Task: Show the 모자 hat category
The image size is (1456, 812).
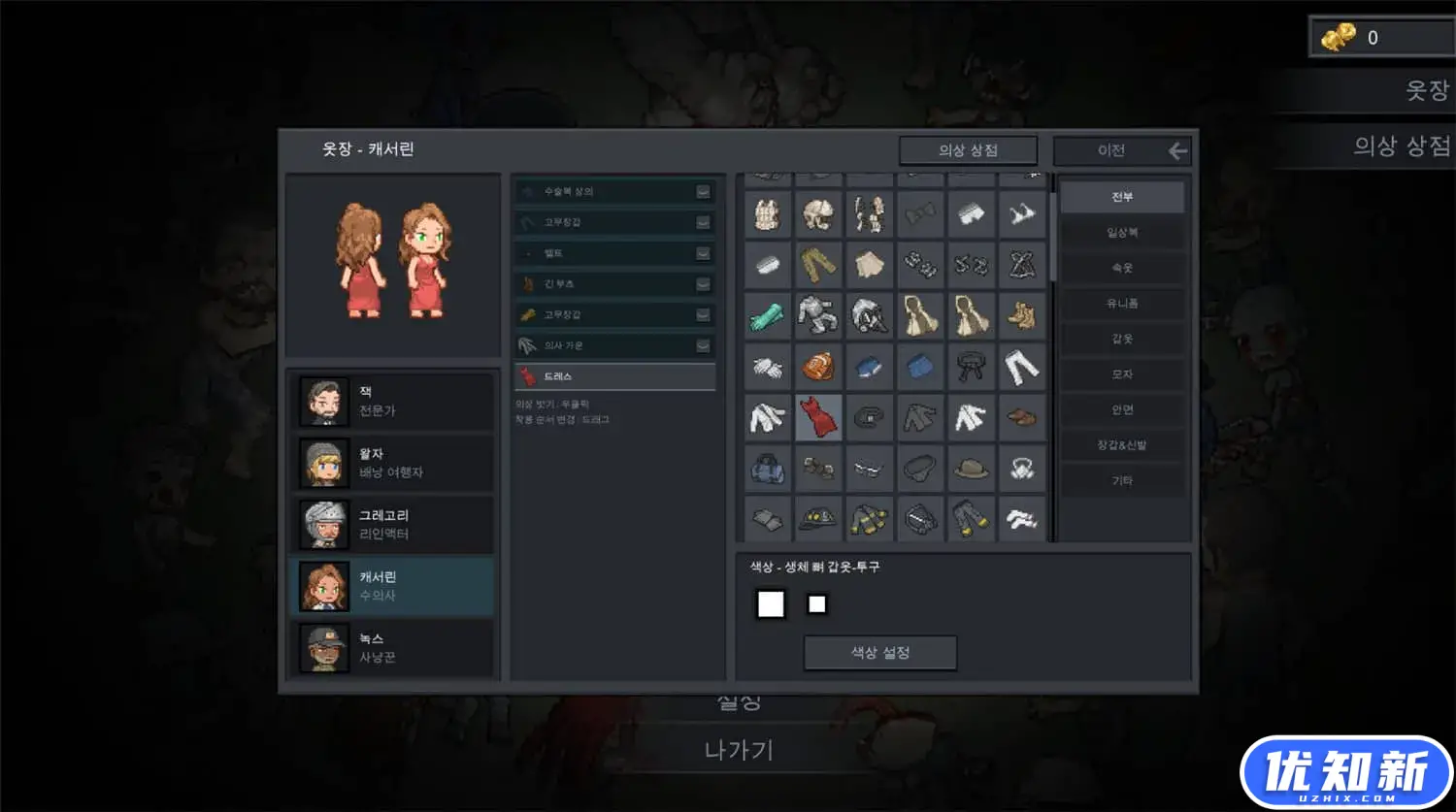Action: click(1122, 374)
